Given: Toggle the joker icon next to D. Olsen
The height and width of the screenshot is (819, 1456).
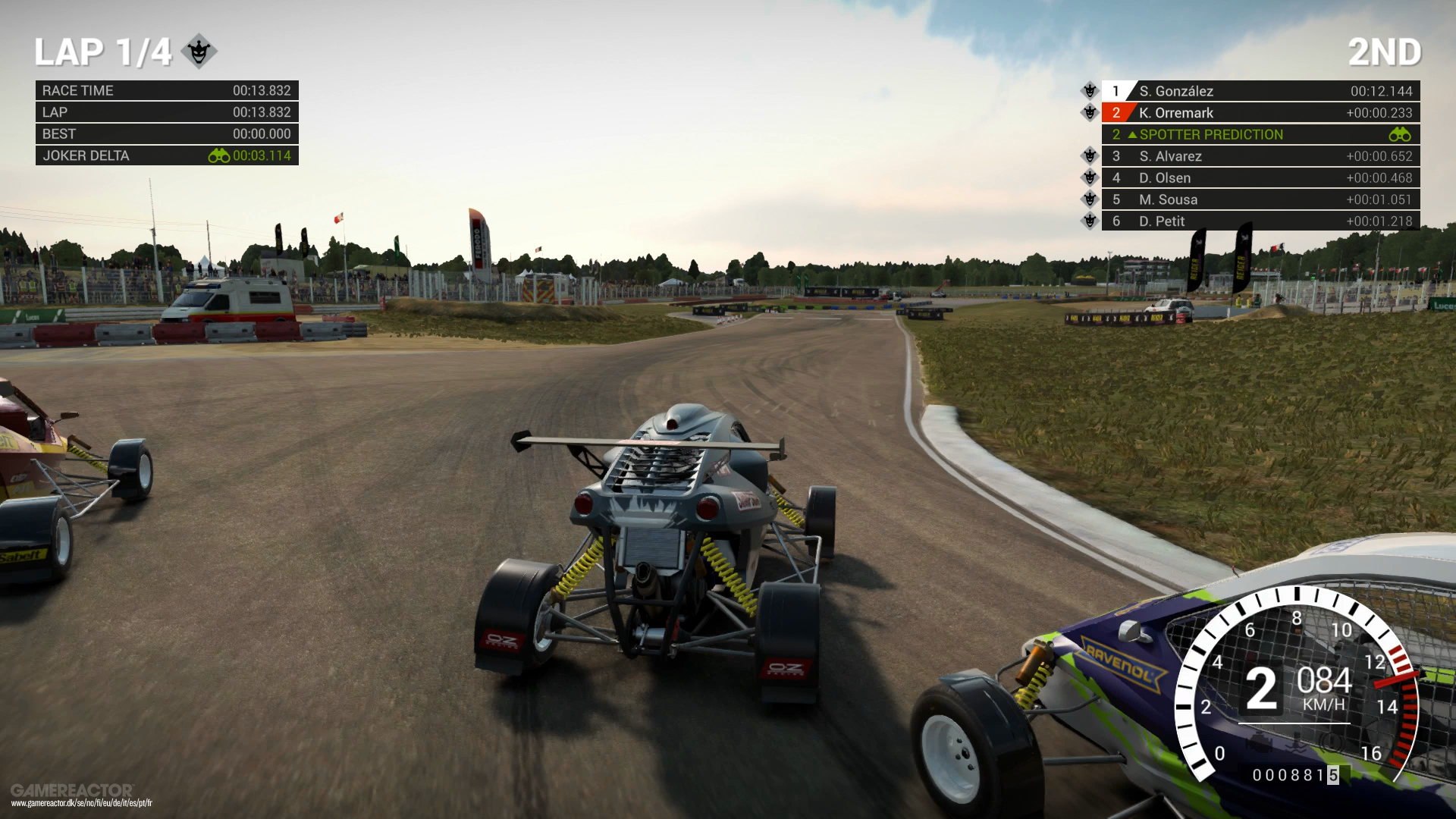Looking at the screenshot, I should (x=1090, y=177).
